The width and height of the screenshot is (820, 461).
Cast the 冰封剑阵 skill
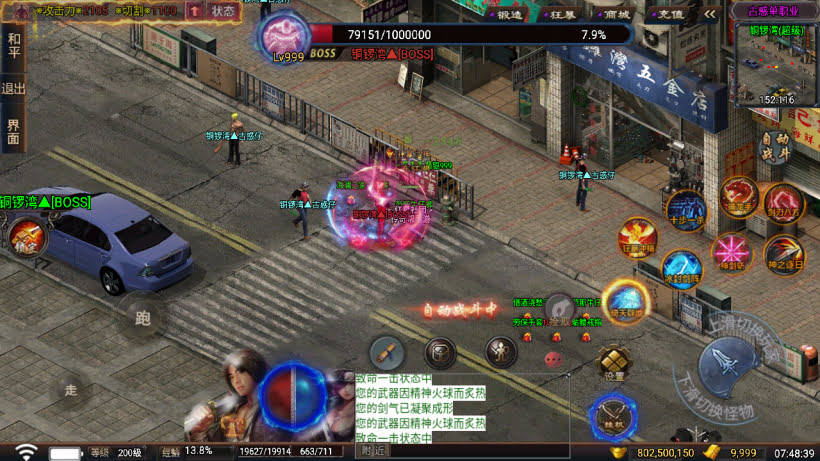click(x=681, y=270)
